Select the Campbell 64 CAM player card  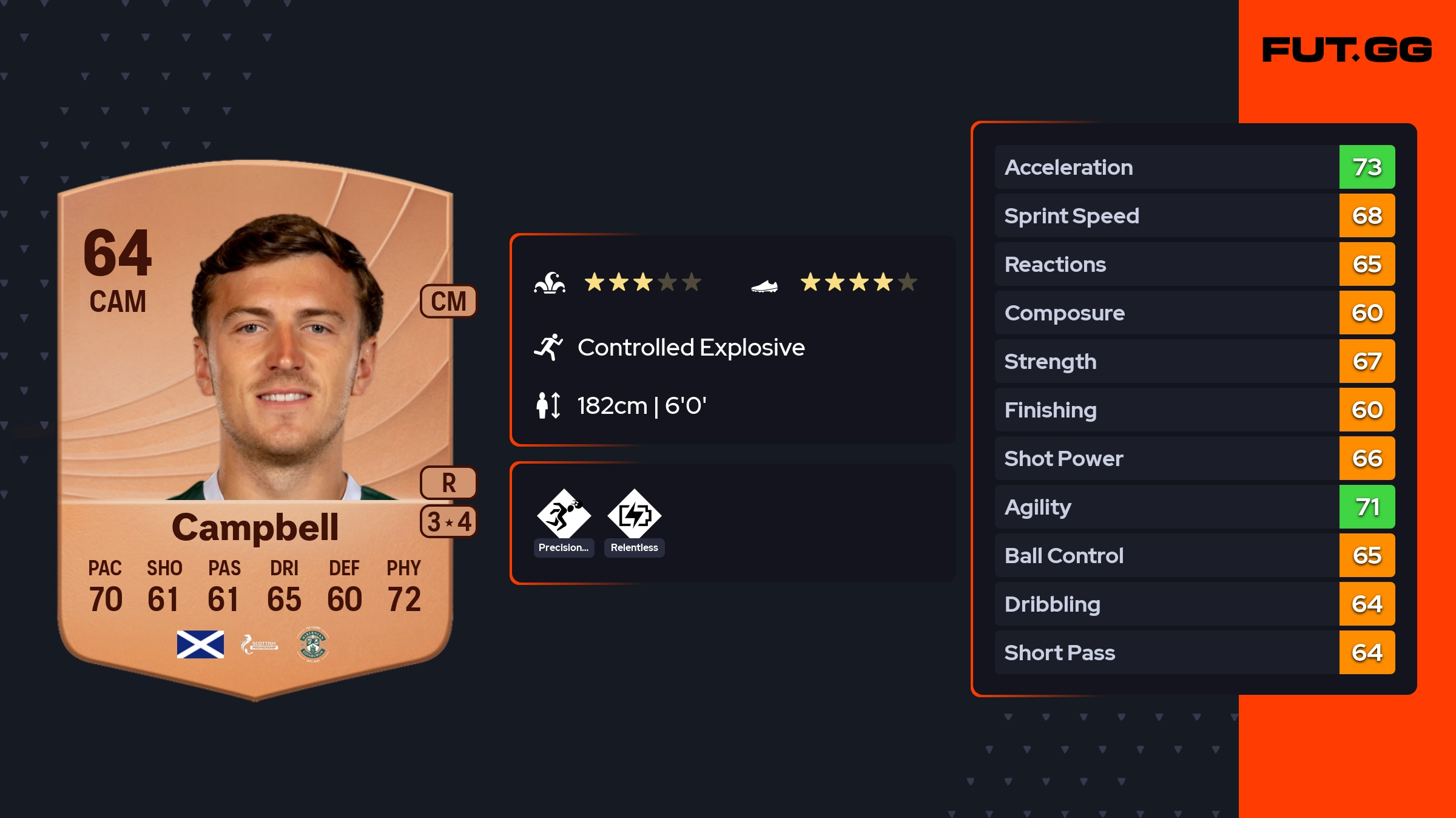[255, 425]
